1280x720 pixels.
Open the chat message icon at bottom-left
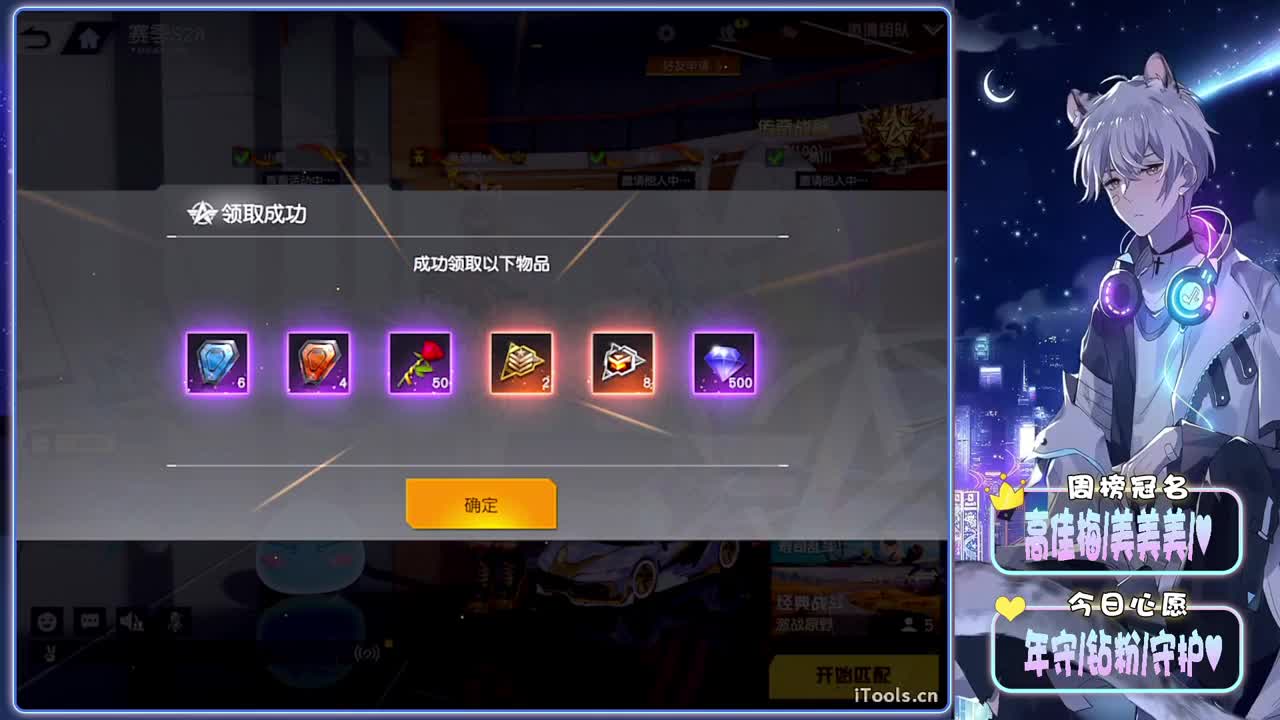[91, 620]
